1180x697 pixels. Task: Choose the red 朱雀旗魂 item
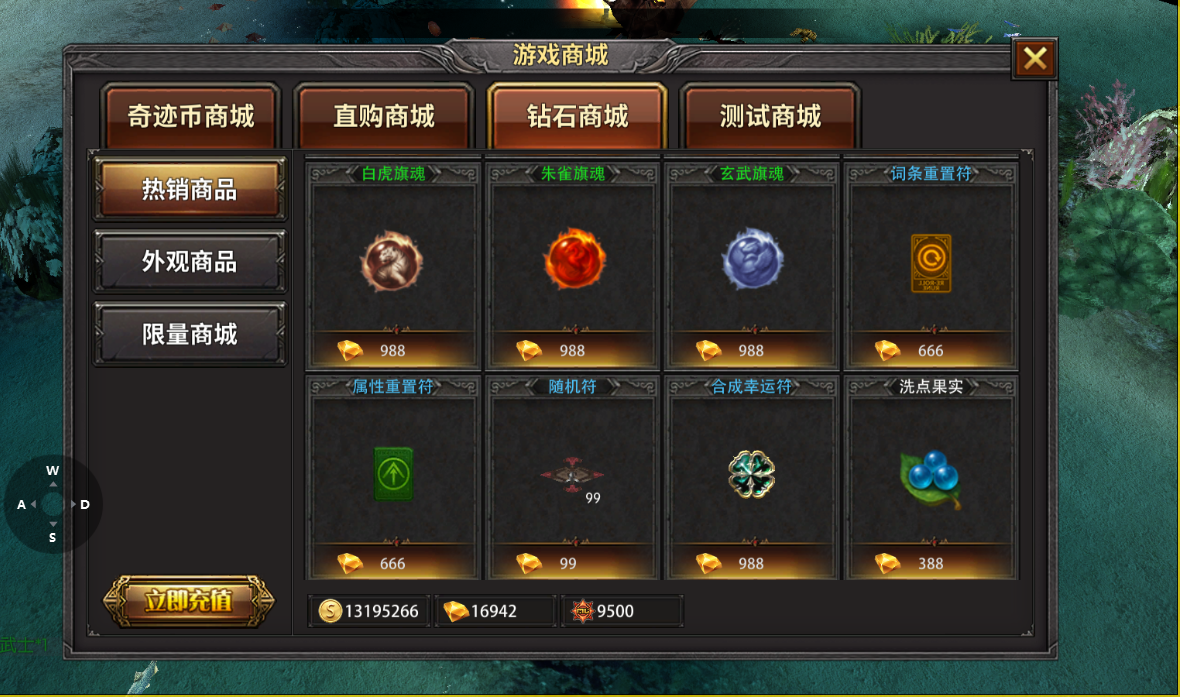click(572, 262)
